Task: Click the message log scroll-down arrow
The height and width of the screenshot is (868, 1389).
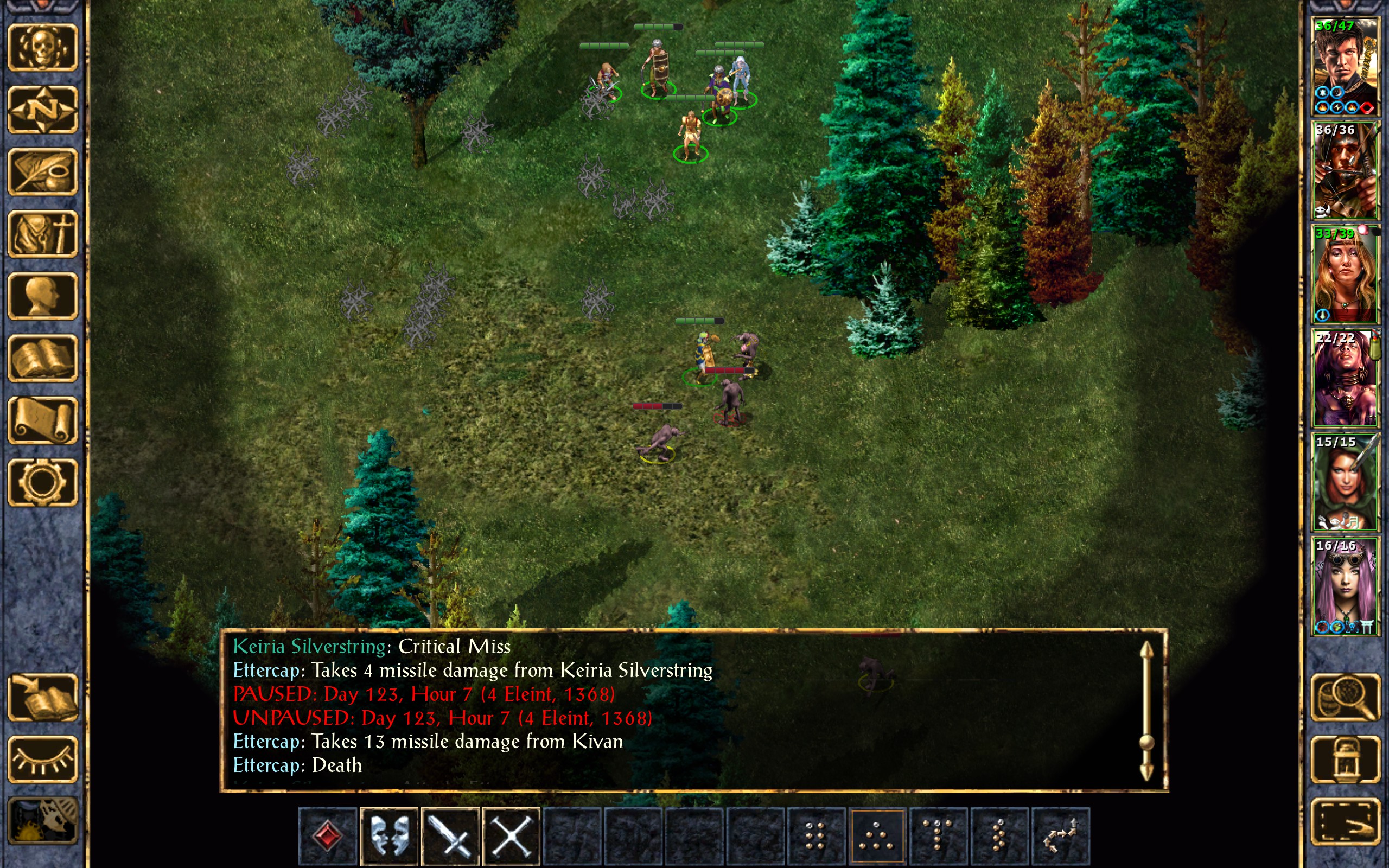Action: 1146,771
